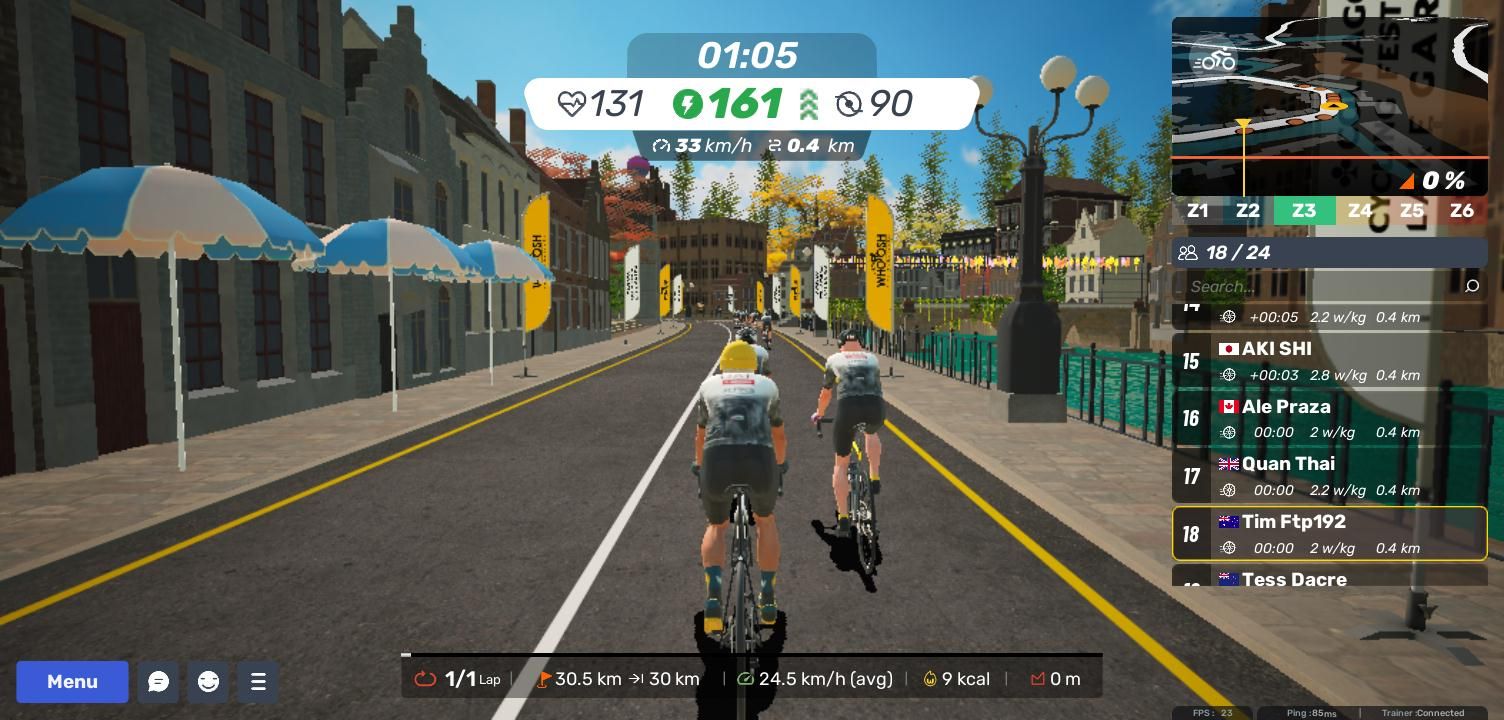The width and height of the screenshot is (1504, 720).
Task: Click the cyclist icon on minimap
Action: pos(1214,60)
